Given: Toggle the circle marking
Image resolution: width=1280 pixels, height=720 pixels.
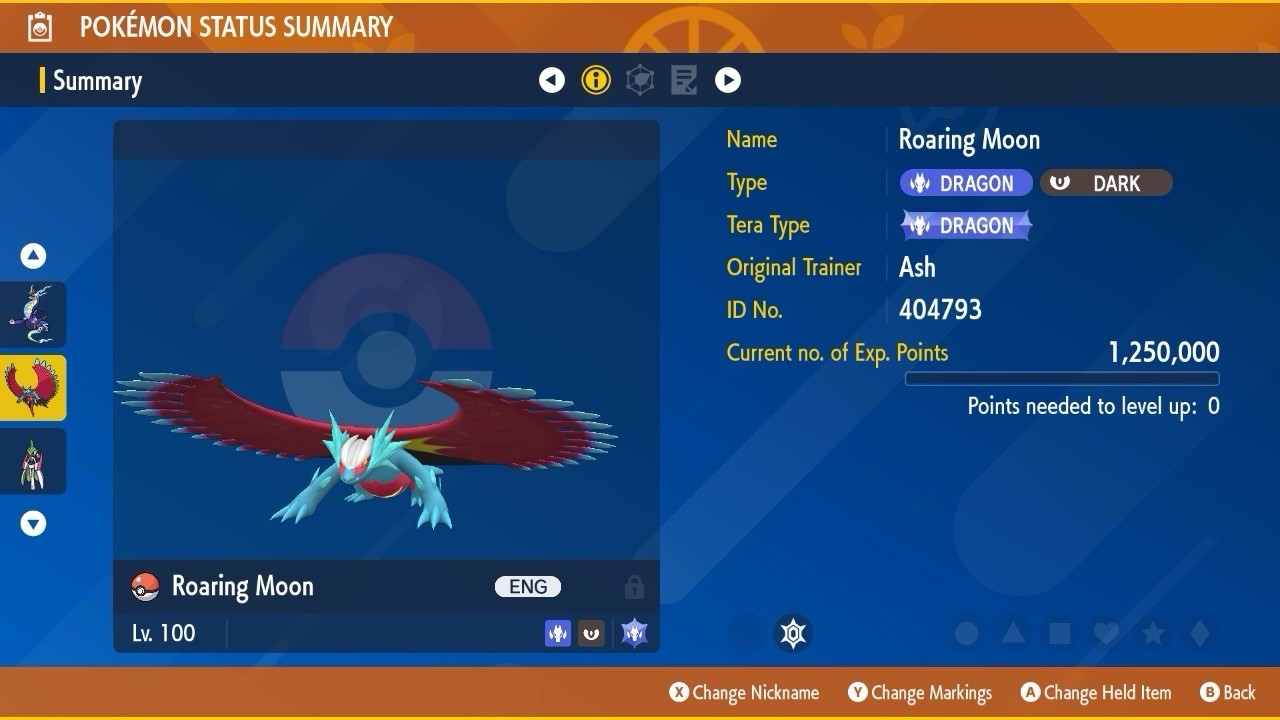Looking at the screenshot, I should (966, 633).
